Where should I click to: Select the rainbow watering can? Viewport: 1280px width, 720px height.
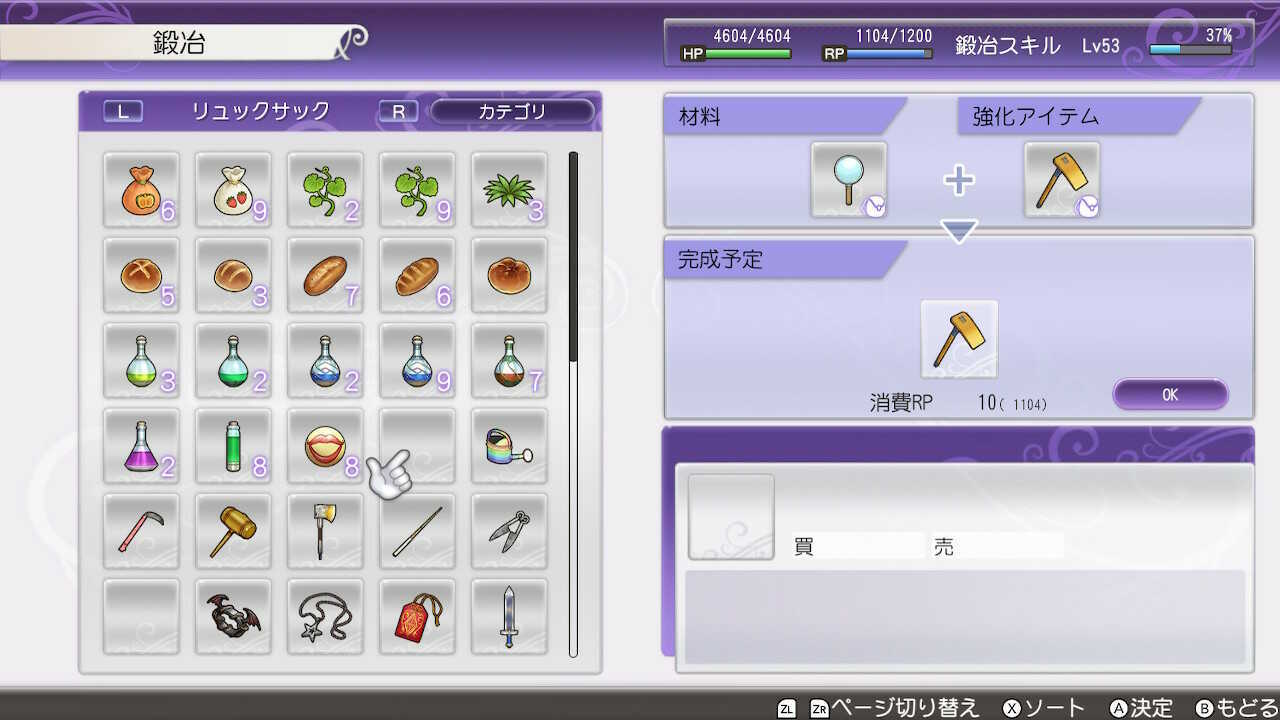tap(509, 446)
